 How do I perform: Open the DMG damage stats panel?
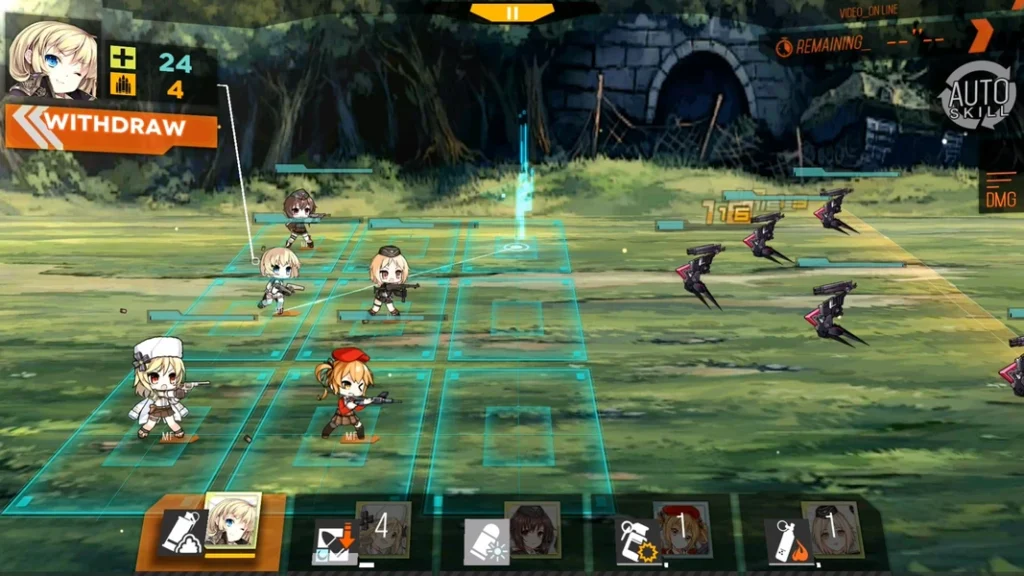(1000, 190)
